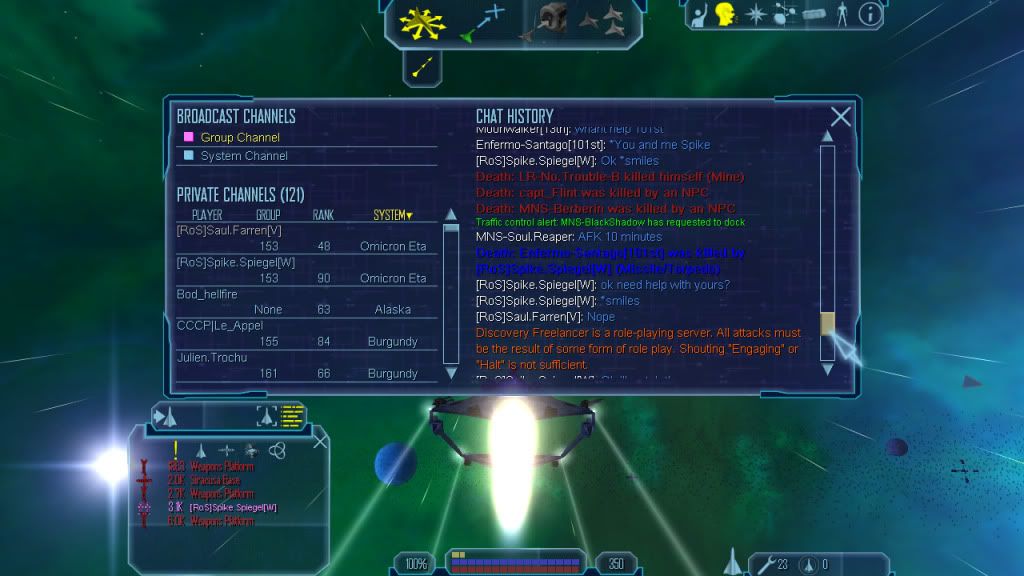Image resolution: width=1024 pixels, height=576 pixels.
Task: Sort private channels by Player column
Action: click(x=206, y=215)
